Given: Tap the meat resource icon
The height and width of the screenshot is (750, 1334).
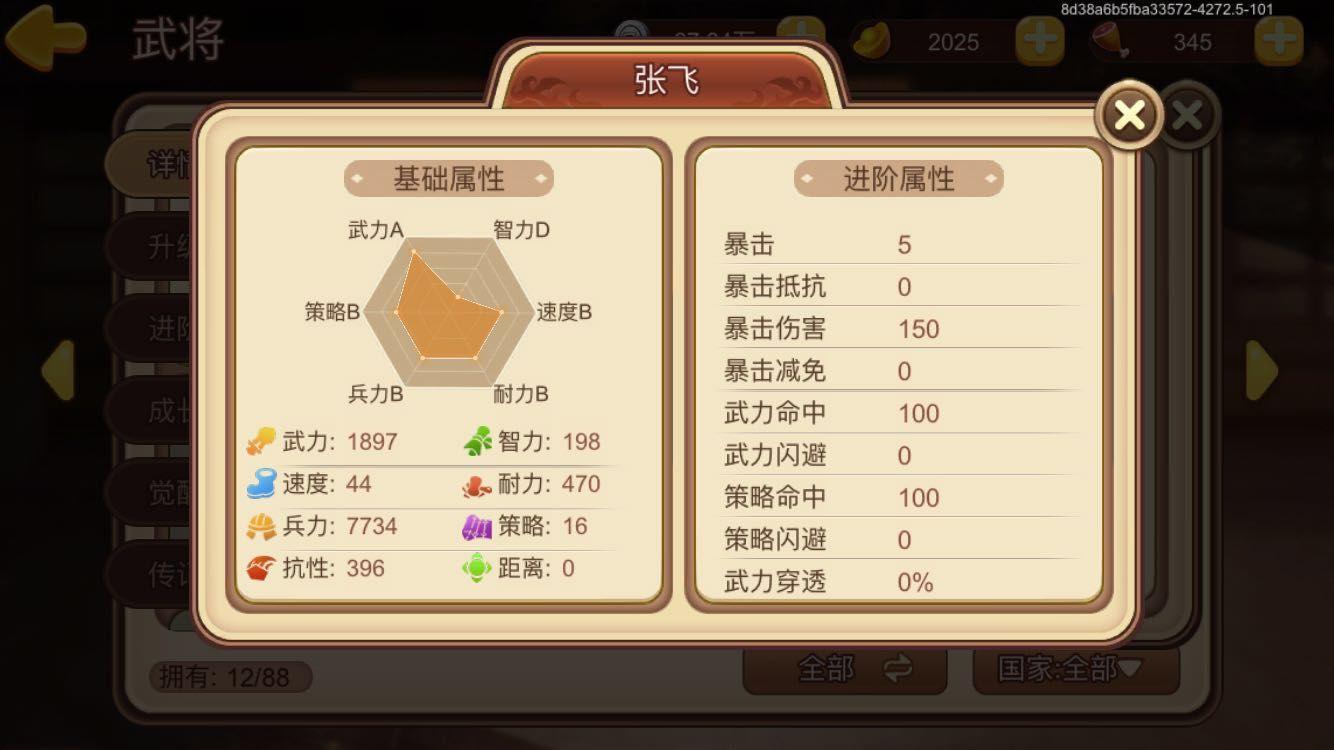Looking at the screenshot, I should 1112,41.
